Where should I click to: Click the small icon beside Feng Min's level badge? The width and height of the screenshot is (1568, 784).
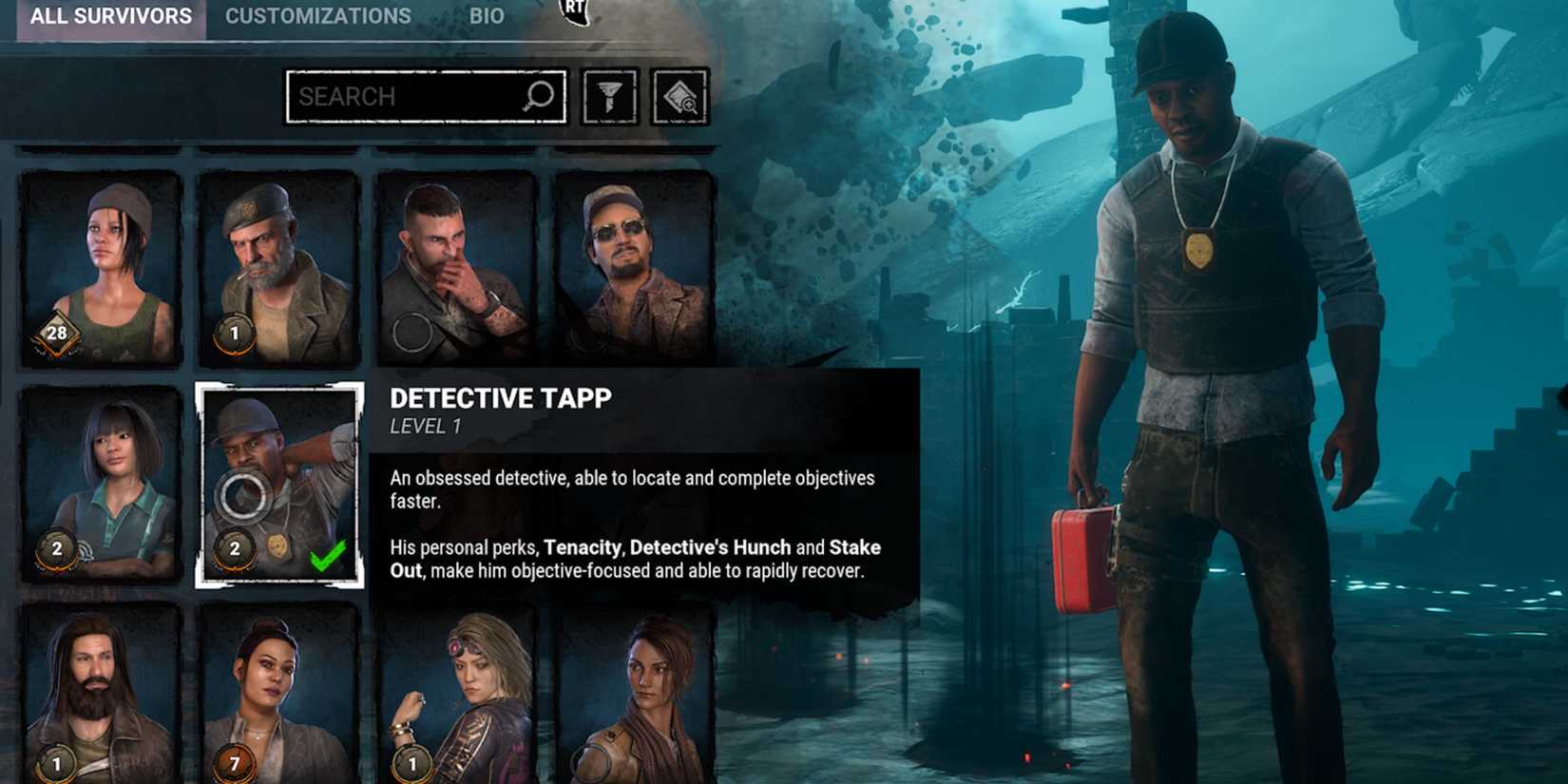tap(86, 549)
